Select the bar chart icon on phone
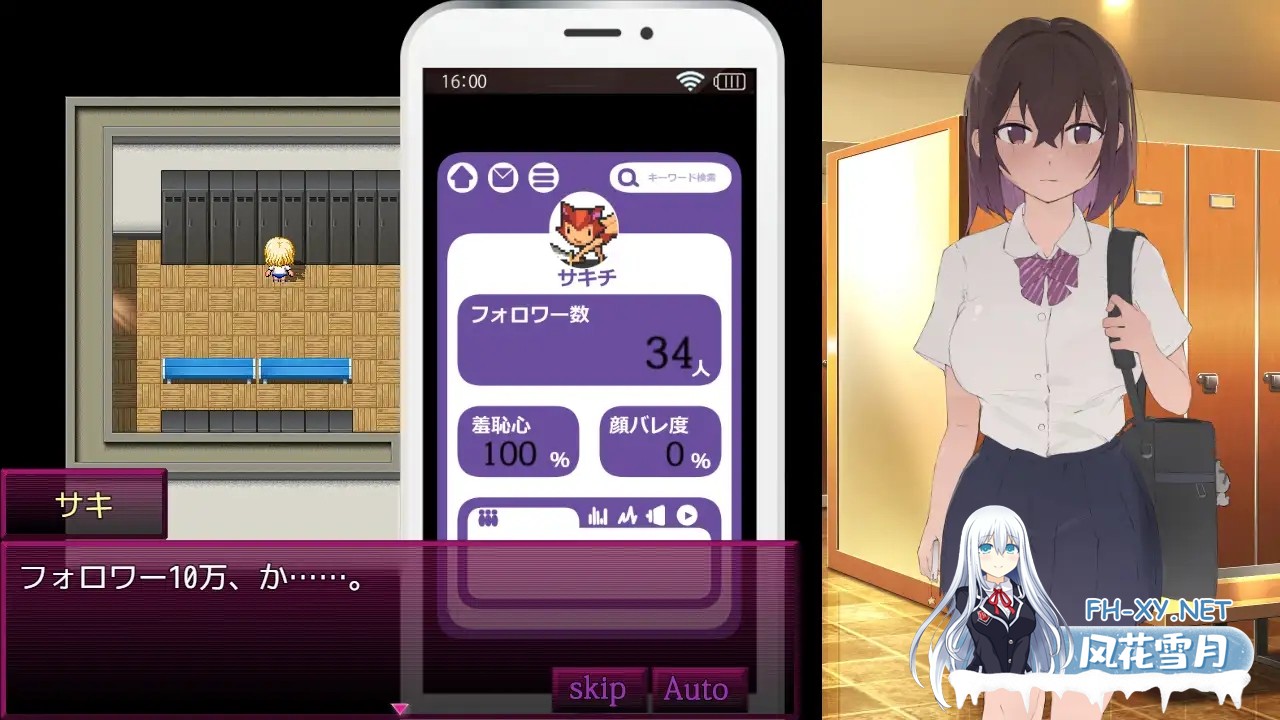The width and height of the screenshot is (1280, 720). pyautogui.click(x=598, y=516)
